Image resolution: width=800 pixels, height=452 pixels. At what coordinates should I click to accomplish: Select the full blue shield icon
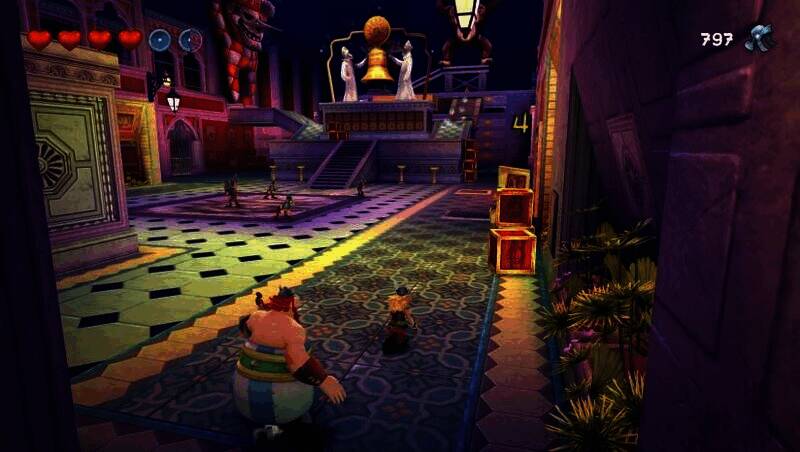pyautogui.click(x=160, y=40)
